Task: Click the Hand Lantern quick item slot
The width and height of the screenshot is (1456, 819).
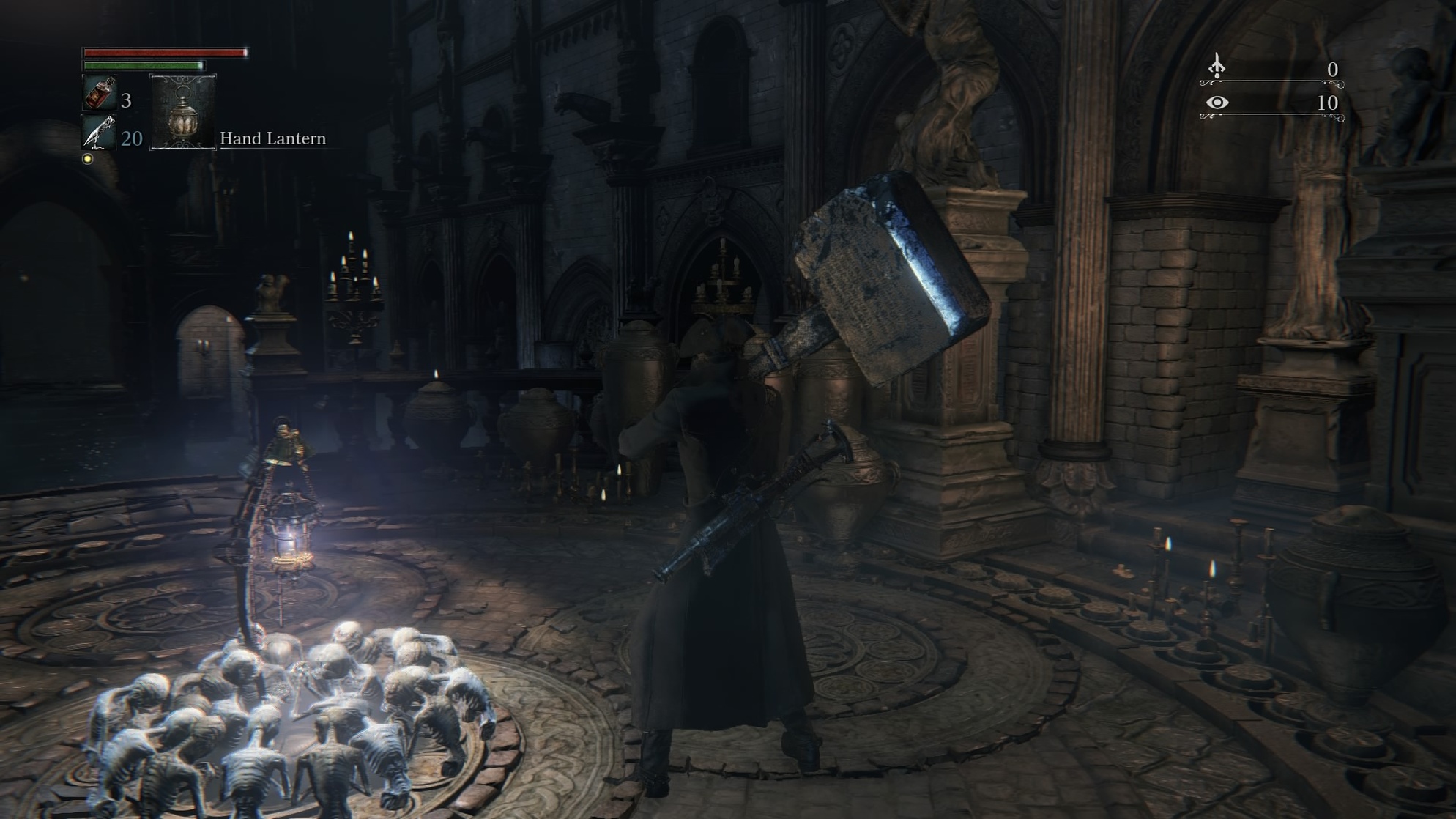Action: pyautogui.click(x=183, y=112)
